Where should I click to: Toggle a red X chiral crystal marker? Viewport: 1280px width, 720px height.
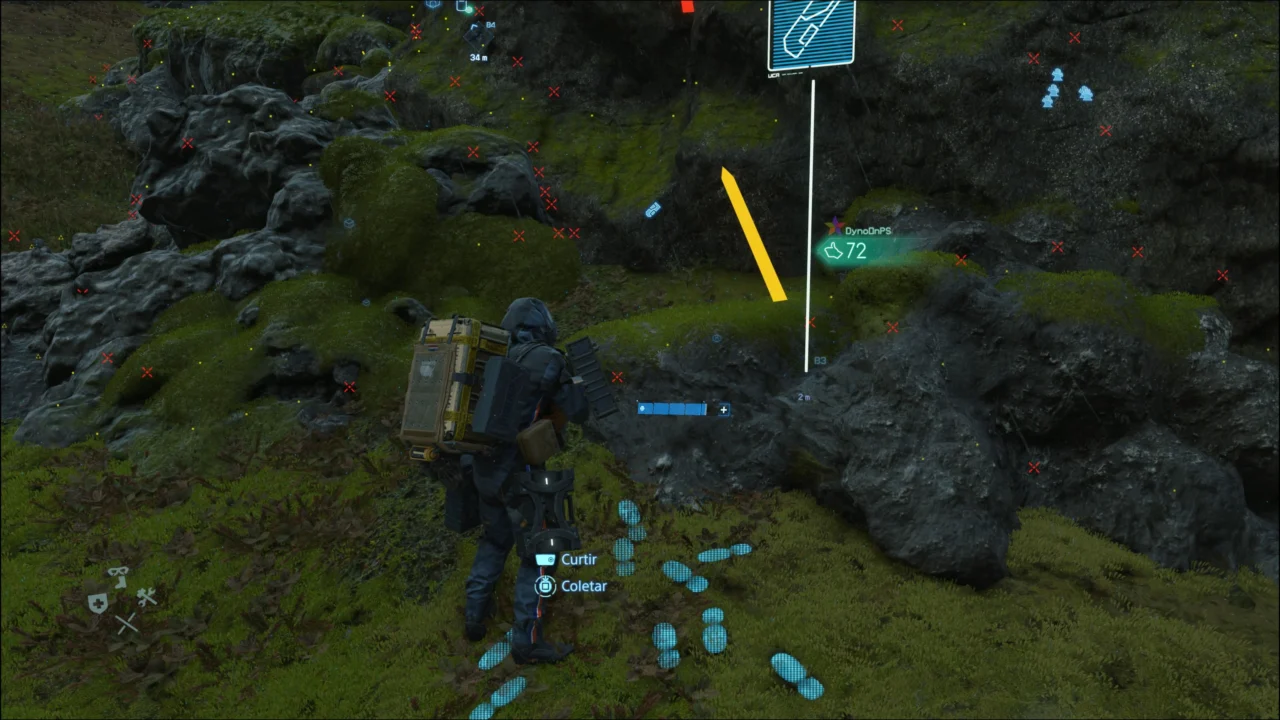(1075, 37)
